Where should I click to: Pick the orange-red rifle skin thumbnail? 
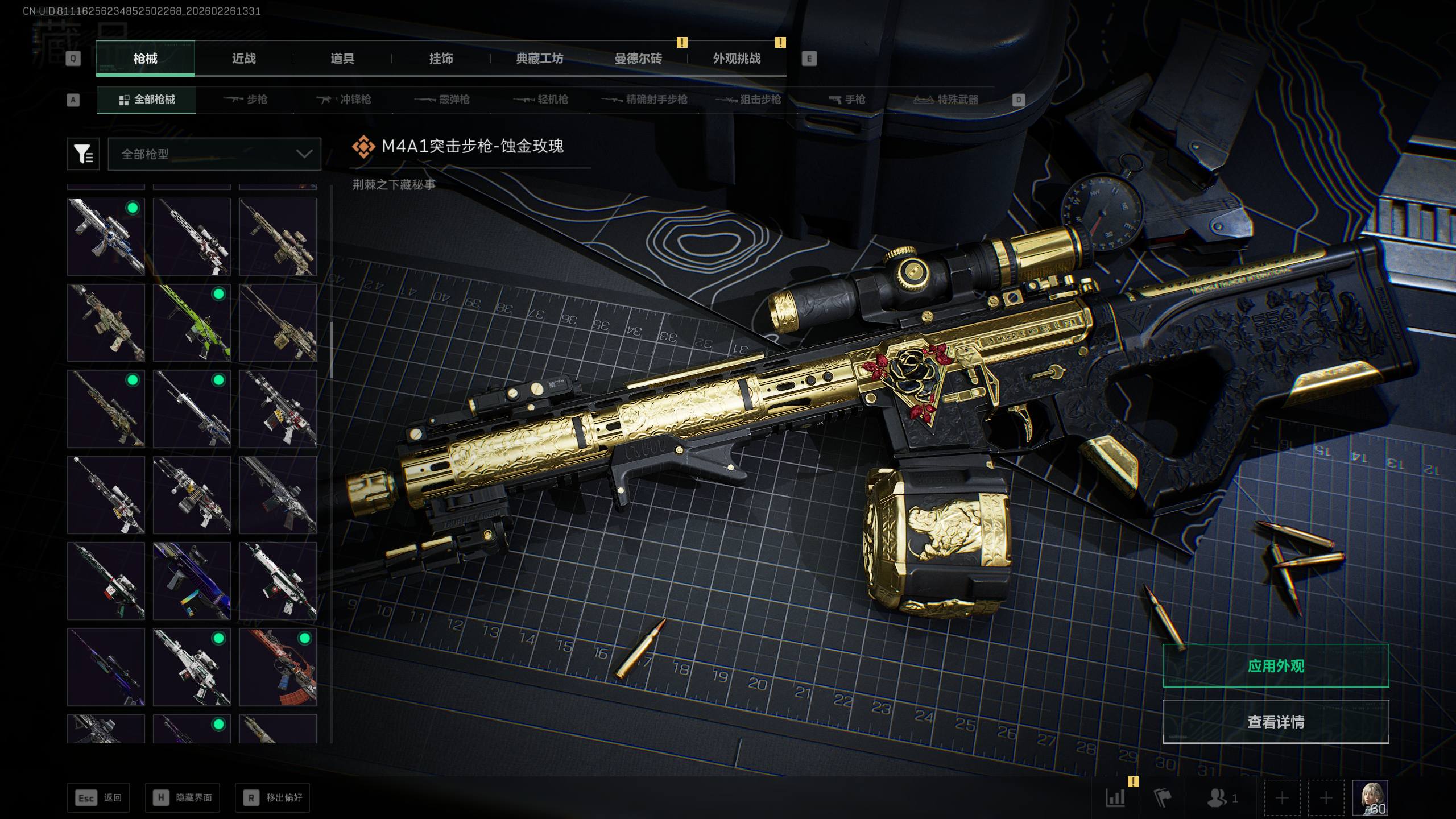click(278, 667)
